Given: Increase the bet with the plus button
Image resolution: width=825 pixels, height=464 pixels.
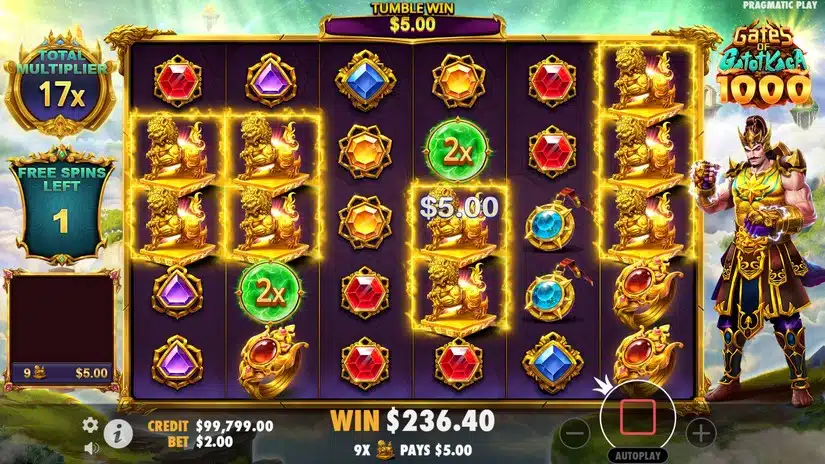Looking at the screenshot, I should 702,433.
